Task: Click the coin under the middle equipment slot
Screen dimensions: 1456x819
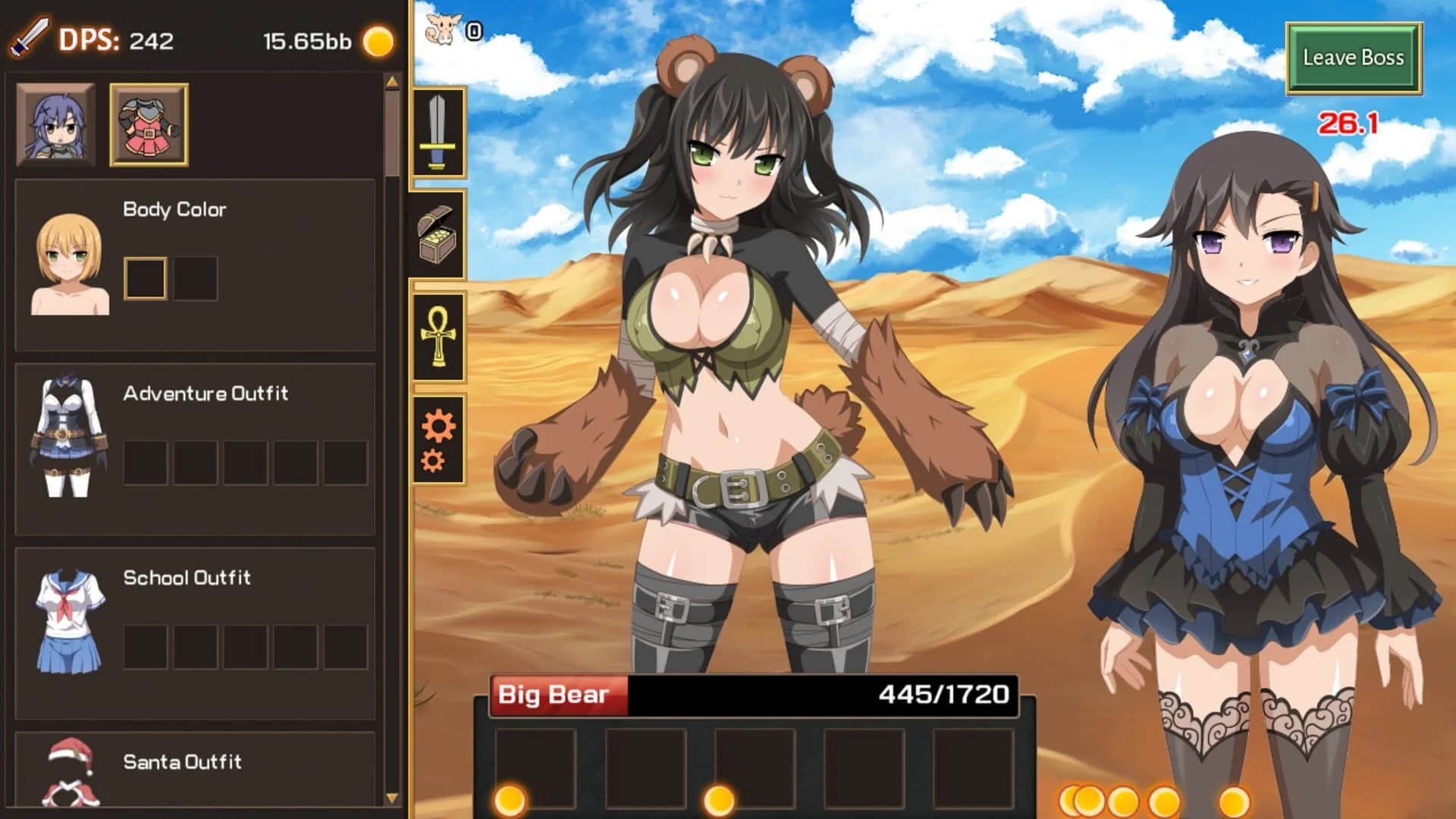Action: pyautogui.click(x=719, y=800)
